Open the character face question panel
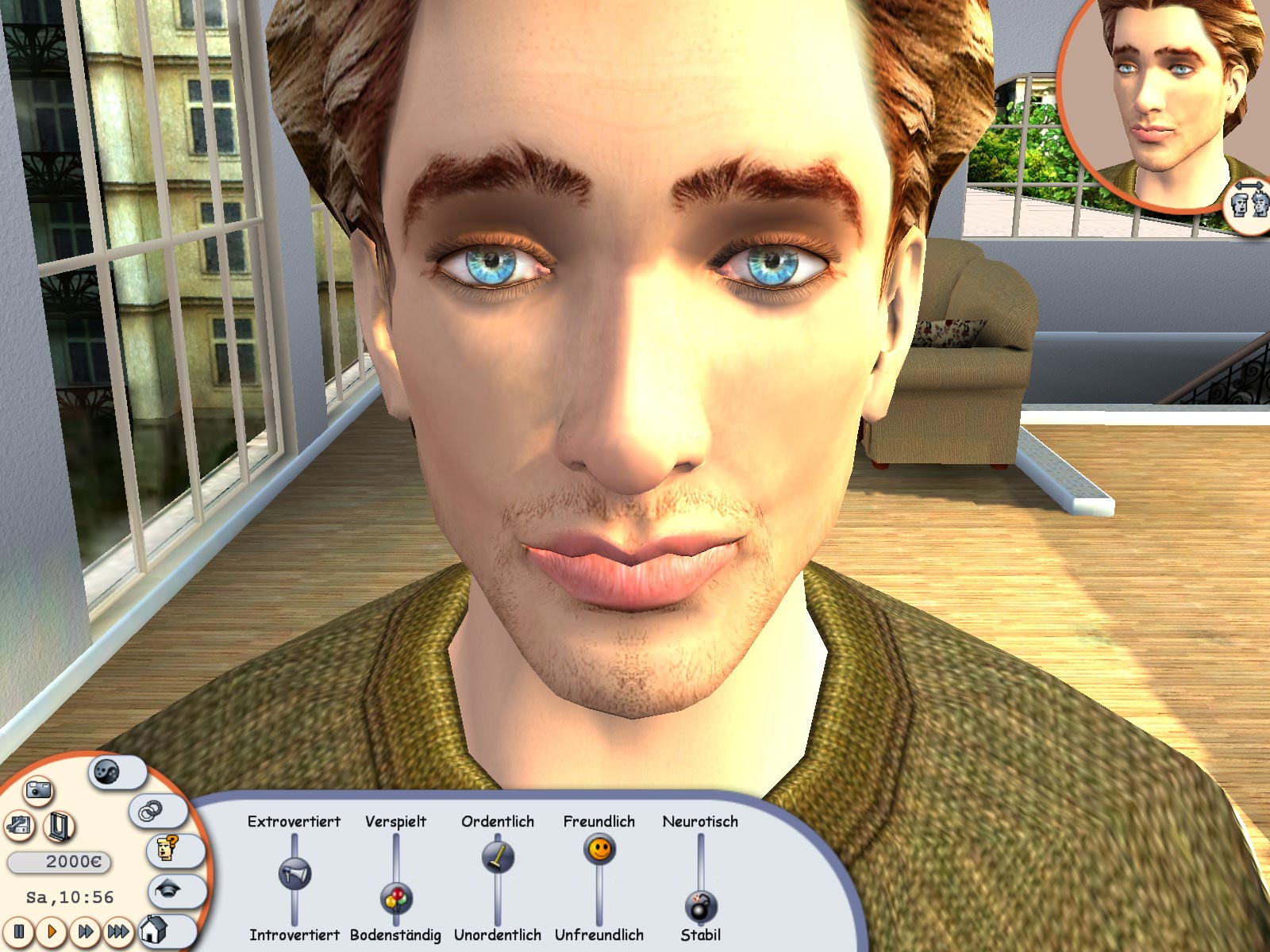 click(x=165, y=850)
